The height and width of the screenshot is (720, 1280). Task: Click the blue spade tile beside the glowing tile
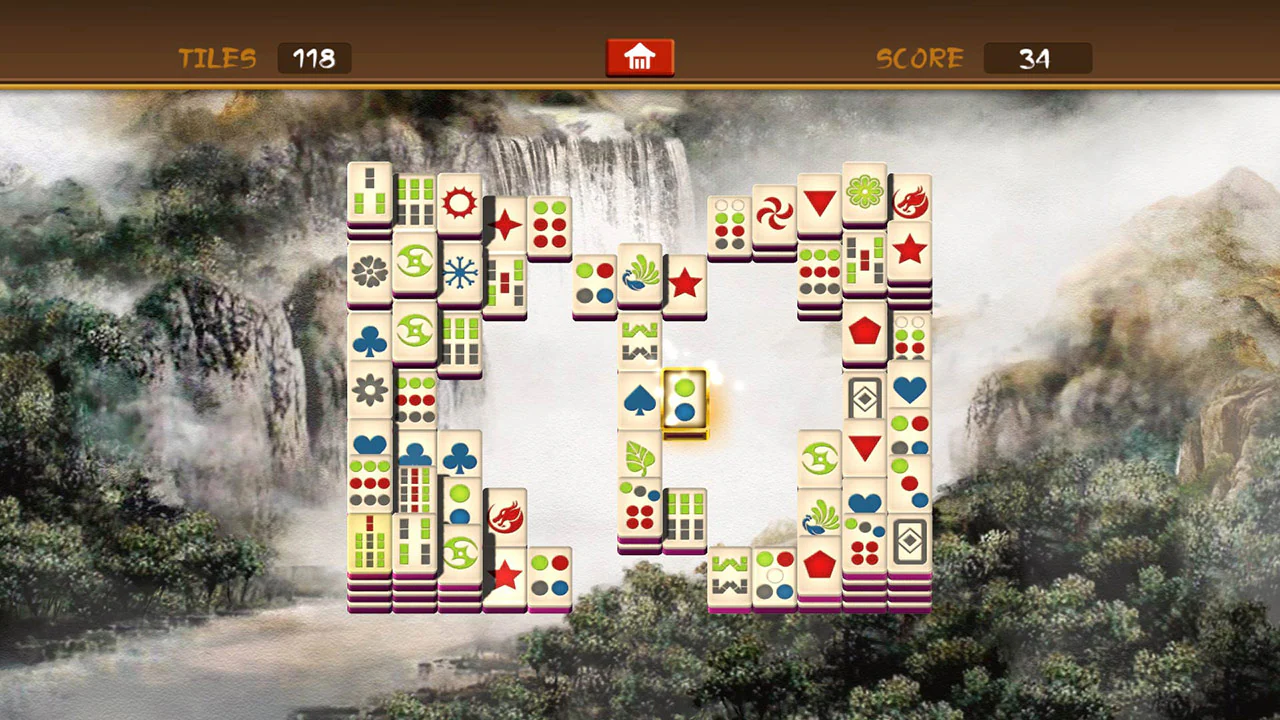[x=641, y=400]
